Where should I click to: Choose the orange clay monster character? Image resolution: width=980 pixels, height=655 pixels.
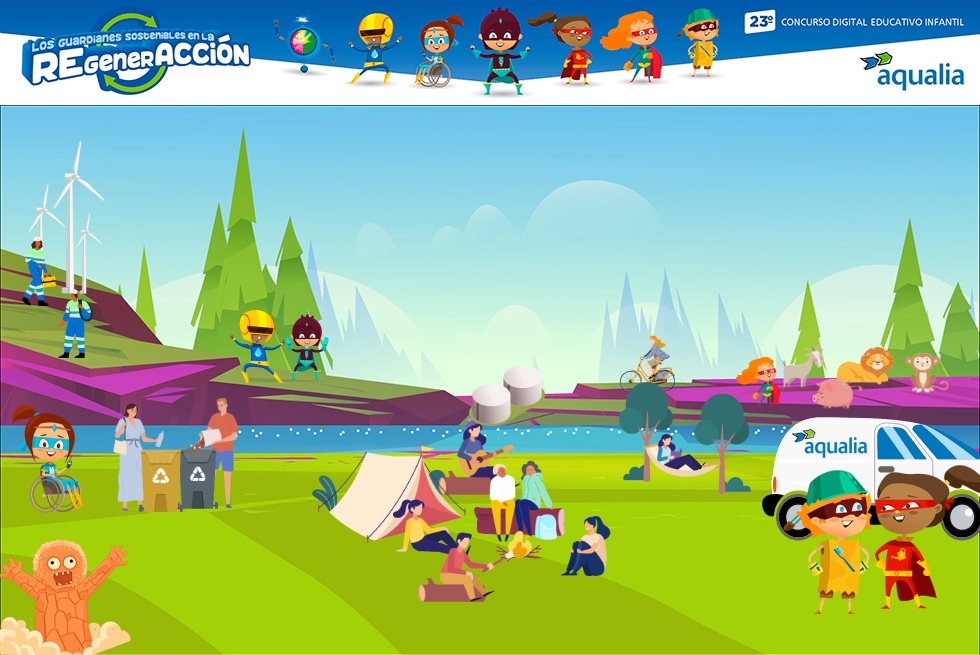click(60, 594)
